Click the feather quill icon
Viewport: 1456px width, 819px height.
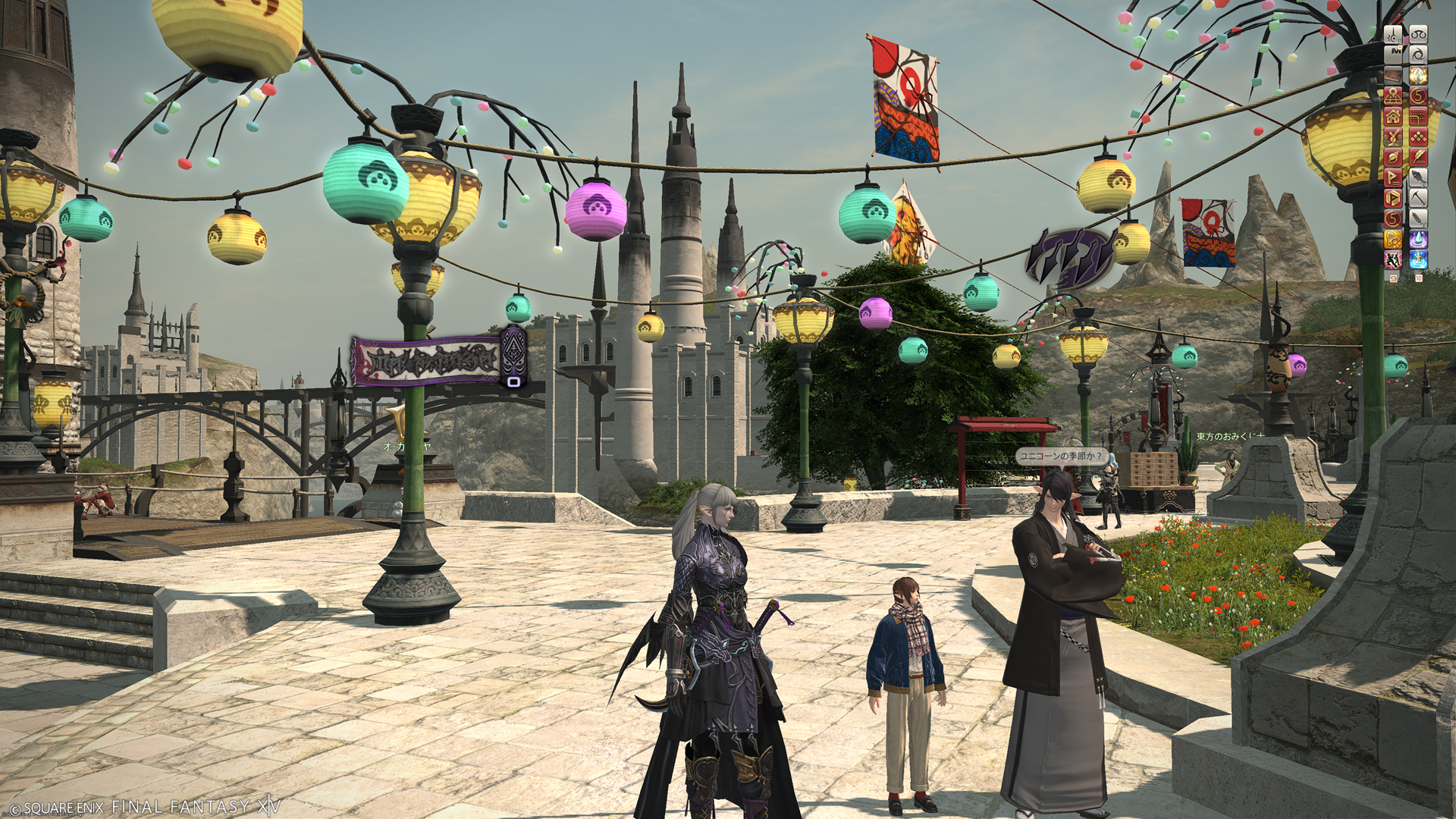pos(1418,157)
